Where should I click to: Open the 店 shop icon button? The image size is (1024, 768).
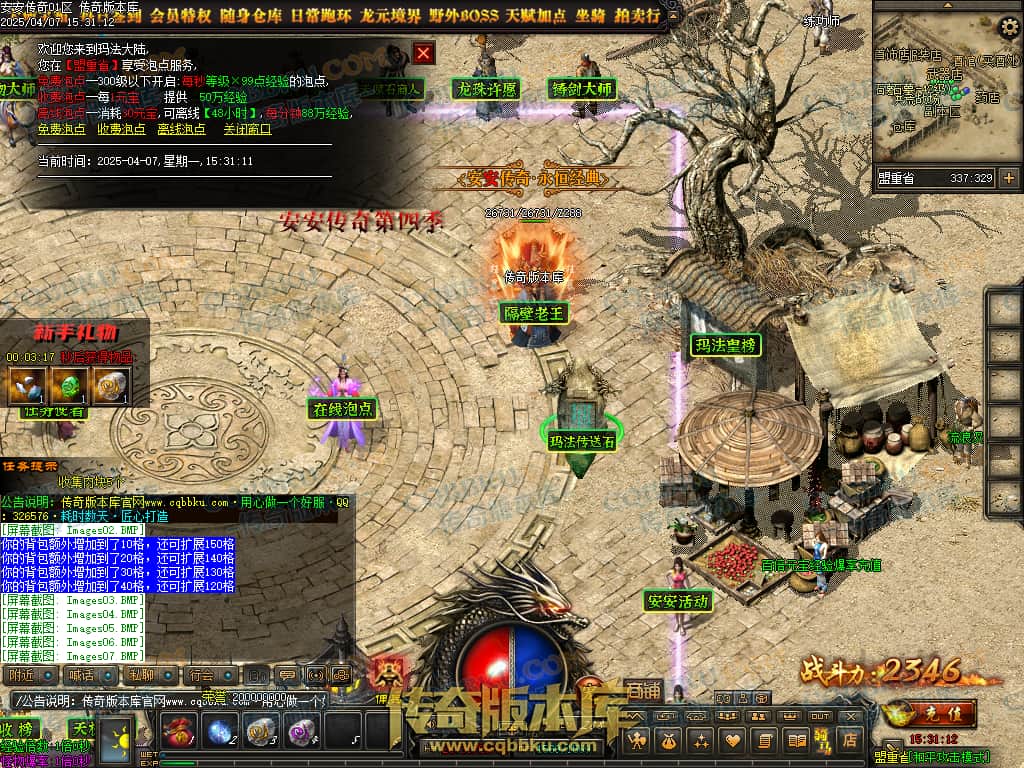point(849,740)
